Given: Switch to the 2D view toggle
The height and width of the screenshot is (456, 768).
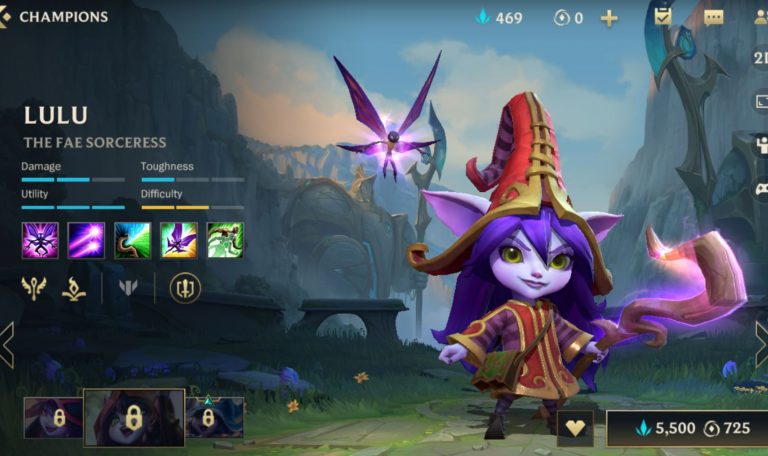Looking at the screenshot, I should click(760, 57).
